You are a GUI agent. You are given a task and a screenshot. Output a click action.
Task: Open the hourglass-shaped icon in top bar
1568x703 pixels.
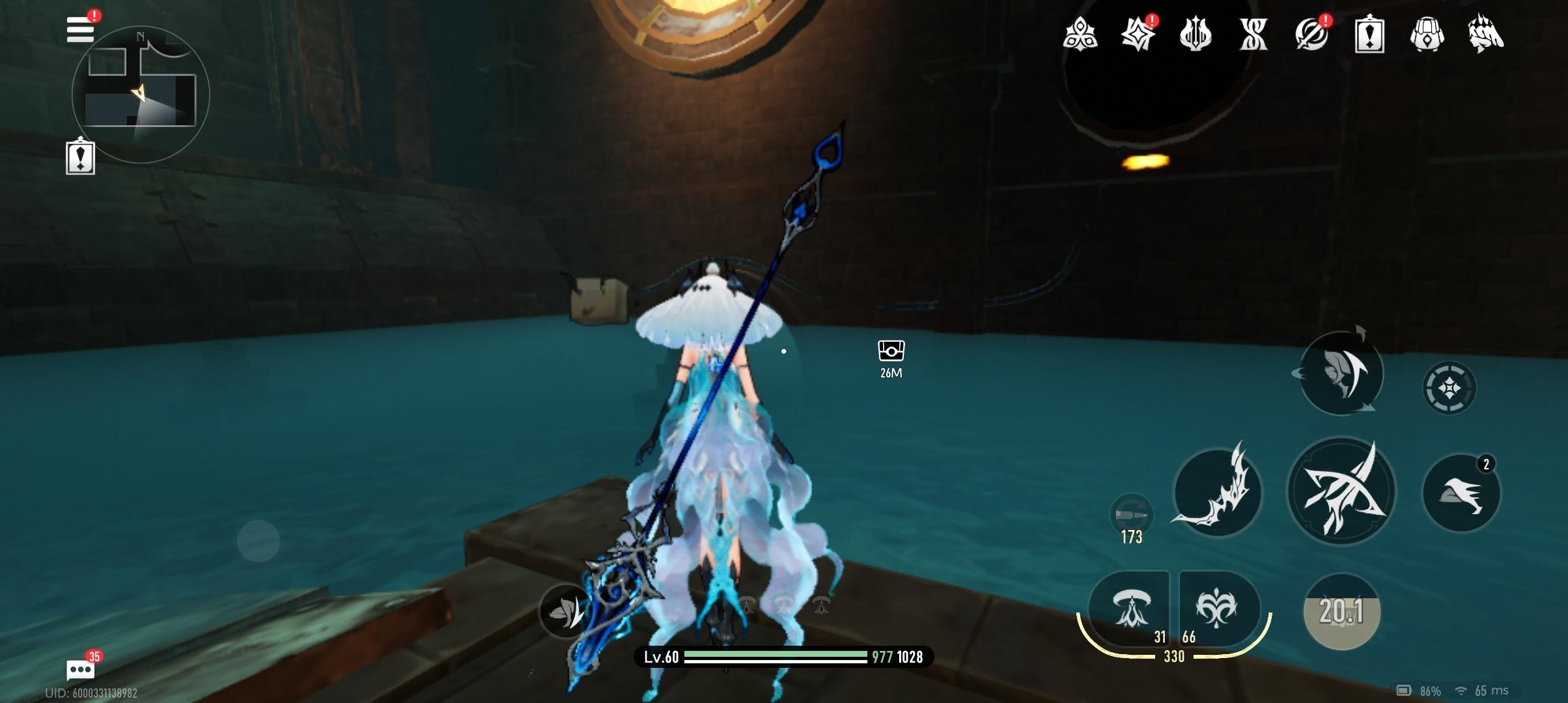tap(1253, 34)
